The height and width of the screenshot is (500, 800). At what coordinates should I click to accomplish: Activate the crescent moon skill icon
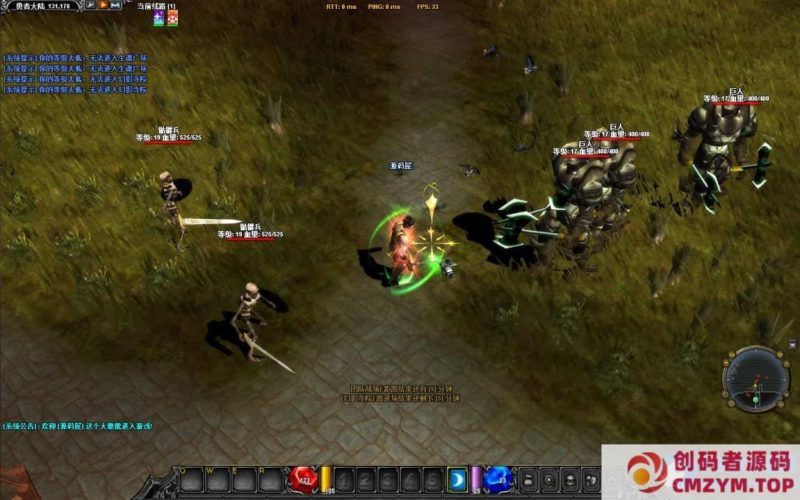457,479
